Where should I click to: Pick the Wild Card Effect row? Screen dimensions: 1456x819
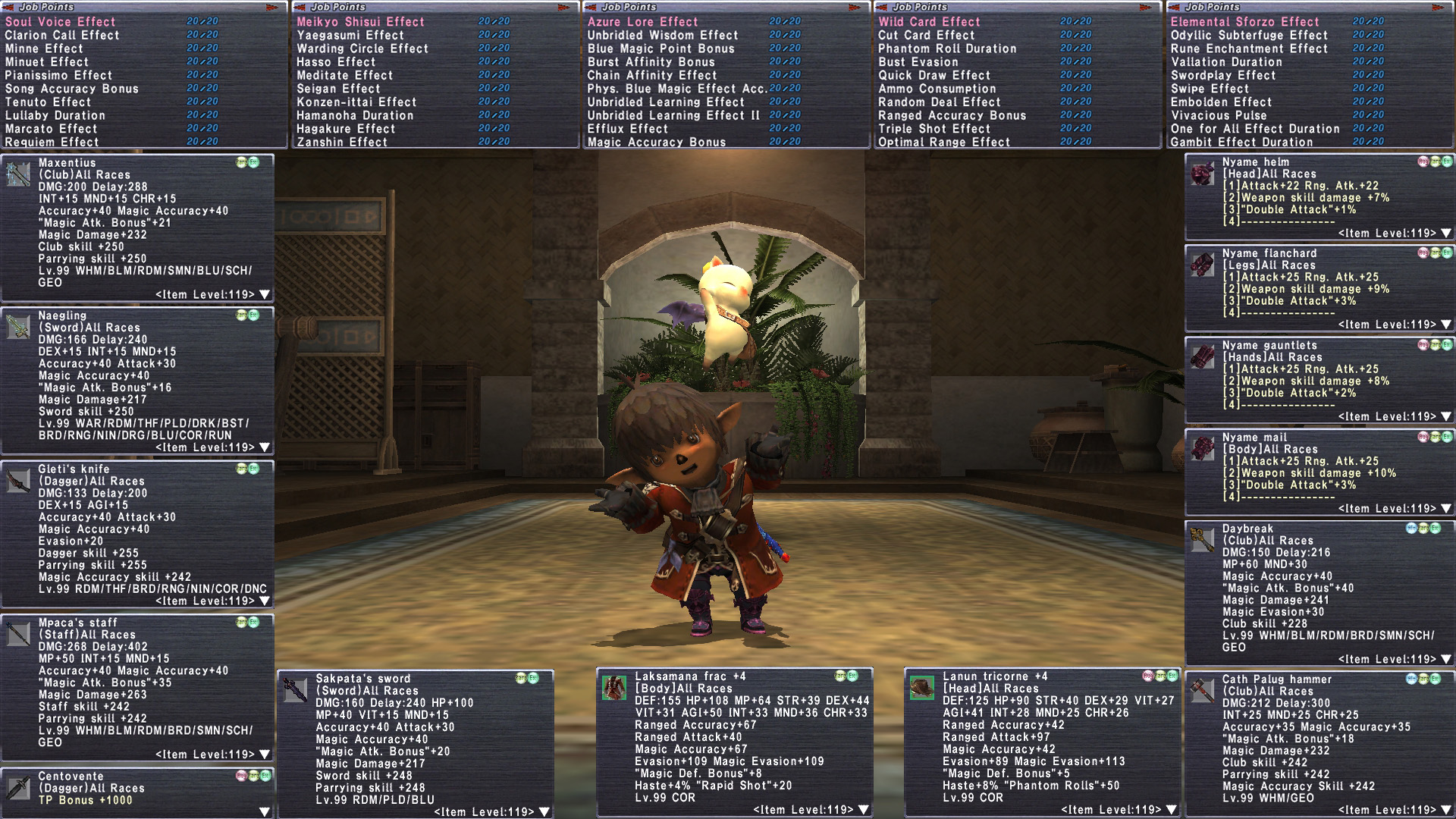pos(929,22)
